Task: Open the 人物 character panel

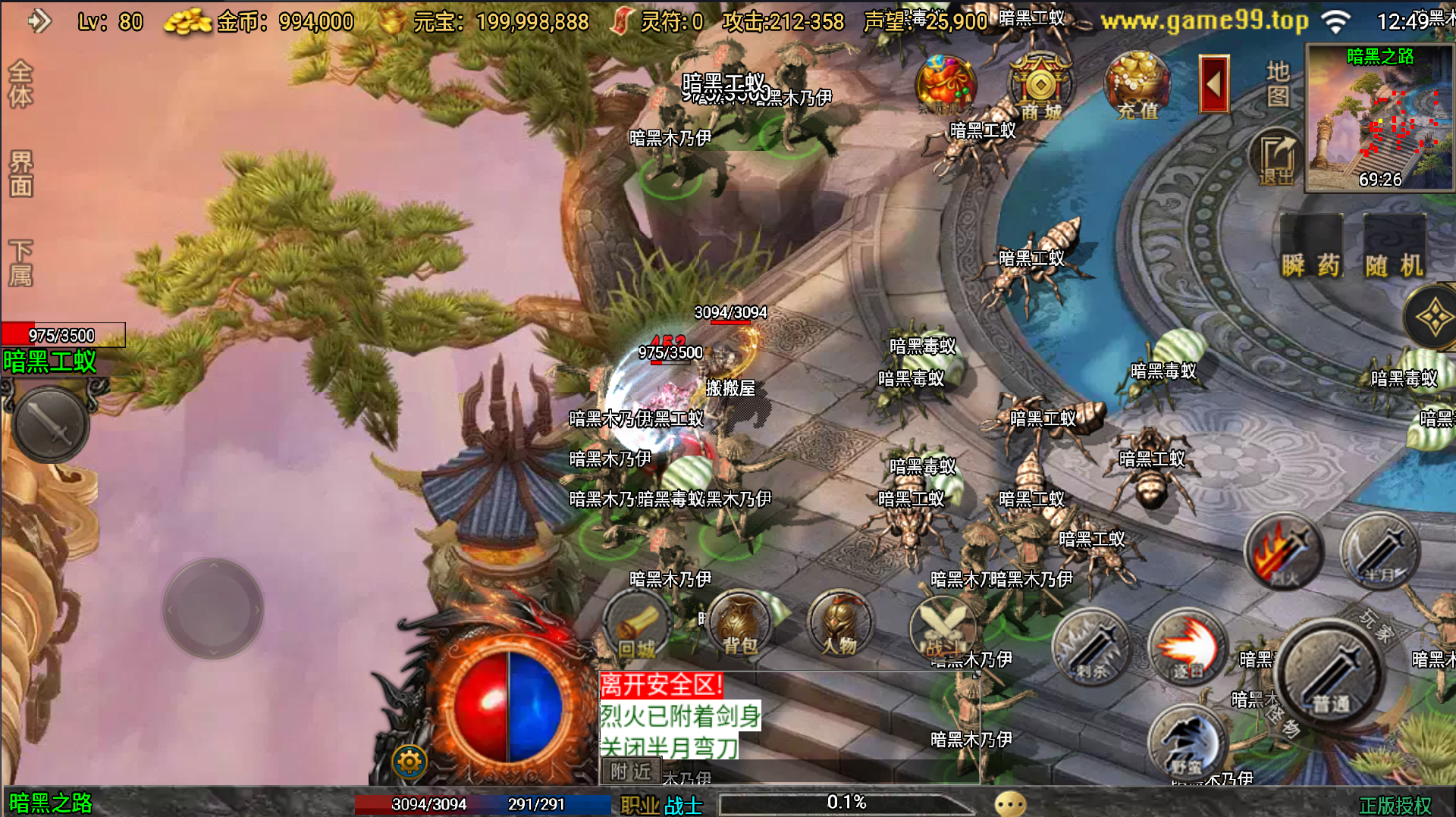Action: (839, 624)
